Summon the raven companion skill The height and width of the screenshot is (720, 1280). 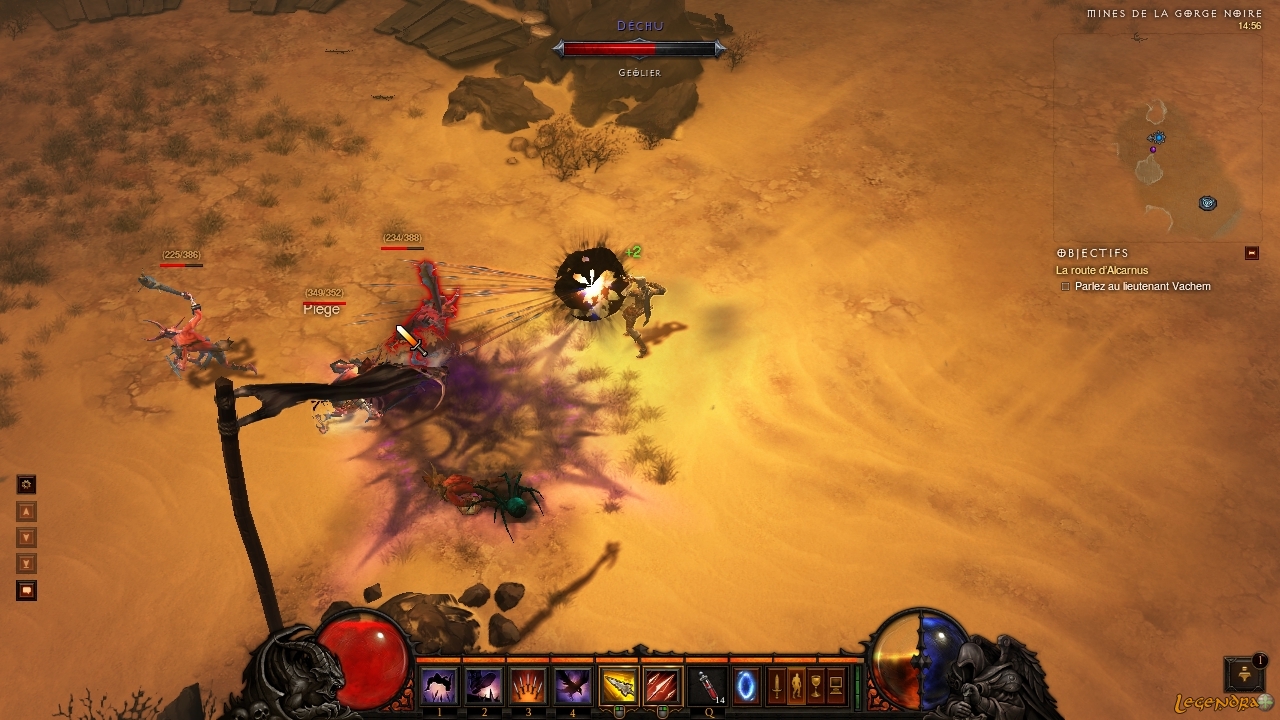coord(572,686)
